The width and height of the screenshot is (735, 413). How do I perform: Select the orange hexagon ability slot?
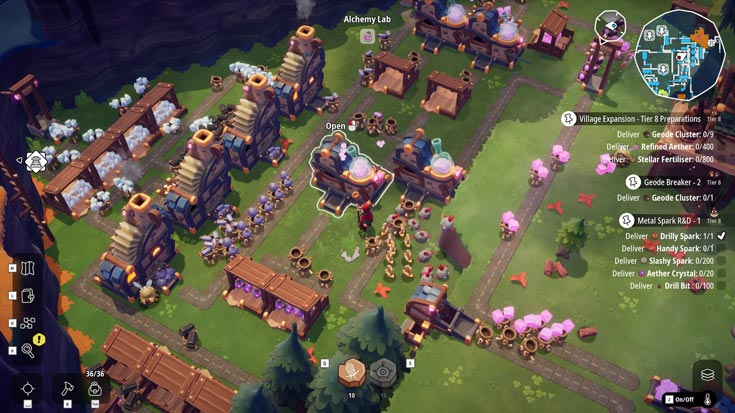click(x=353, y=371)
